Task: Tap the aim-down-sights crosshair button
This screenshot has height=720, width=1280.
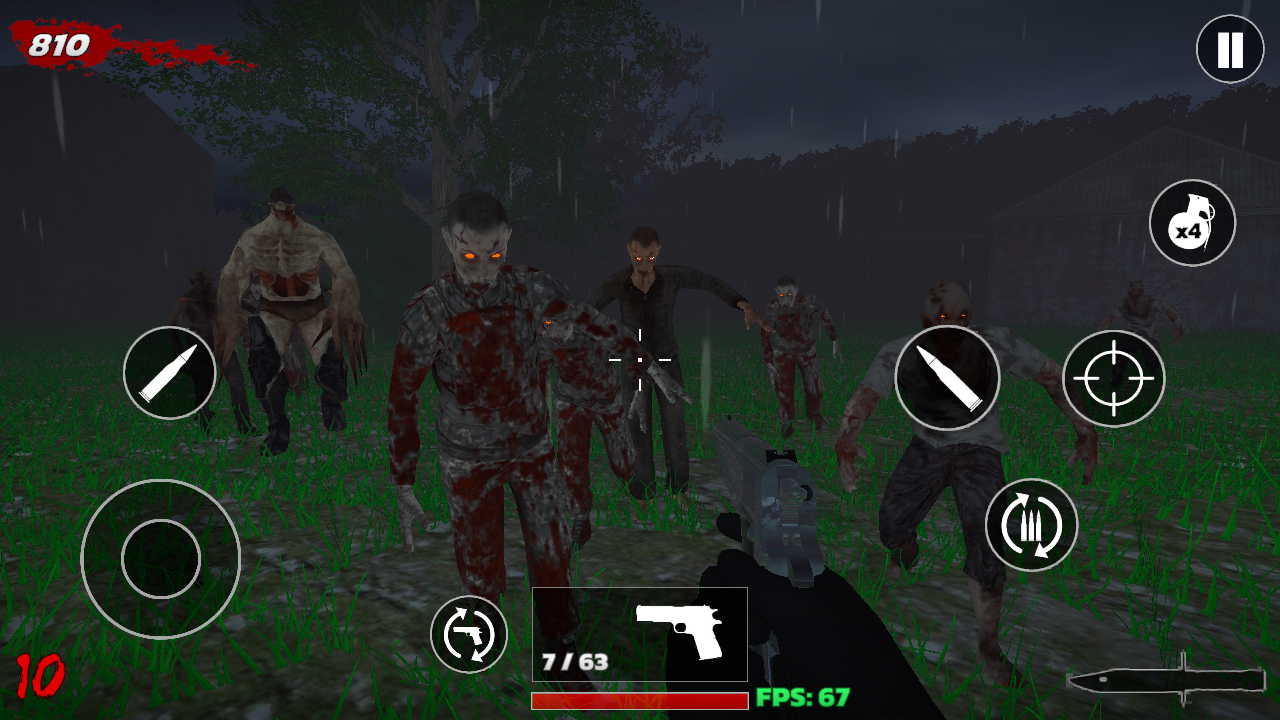Action: [x=1113, y=378]
